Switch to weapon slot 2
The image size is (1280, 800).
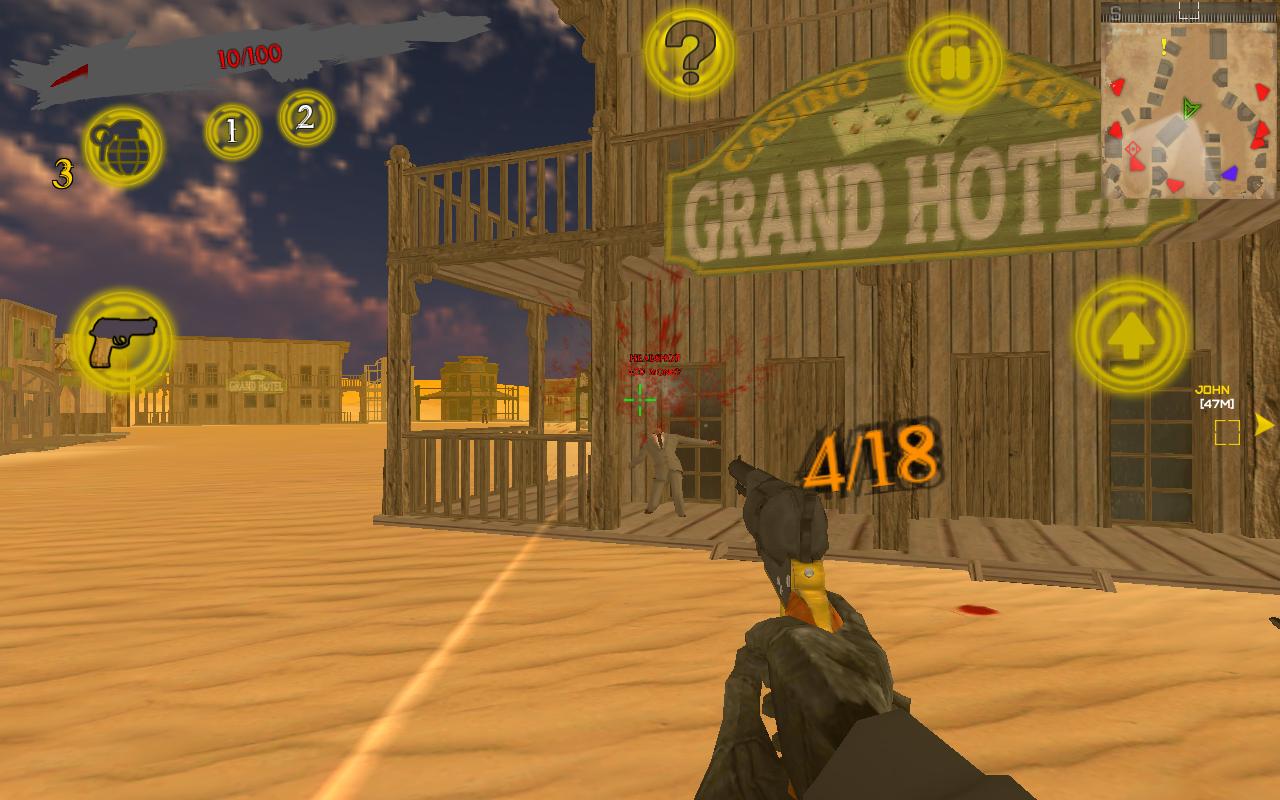[306, 118]
